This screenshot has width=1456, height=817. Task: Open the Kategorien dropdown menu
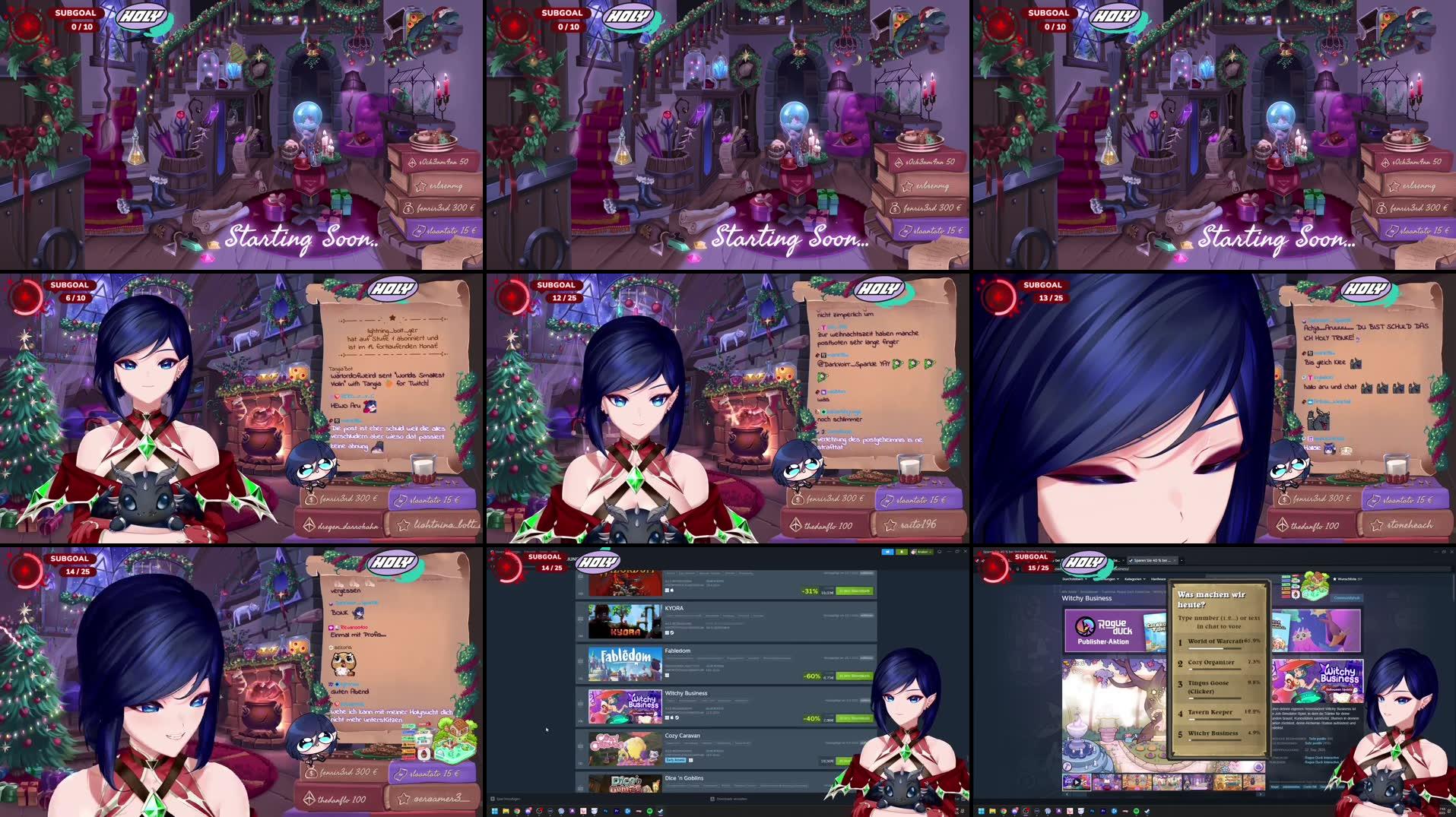[1135, 579]
